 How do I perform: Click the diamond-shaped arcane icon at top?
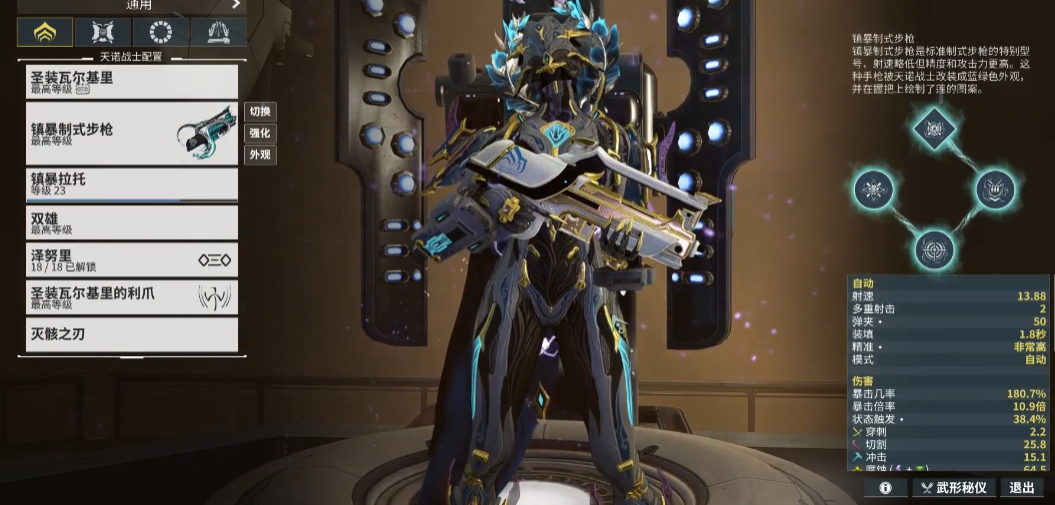[934, 128]
